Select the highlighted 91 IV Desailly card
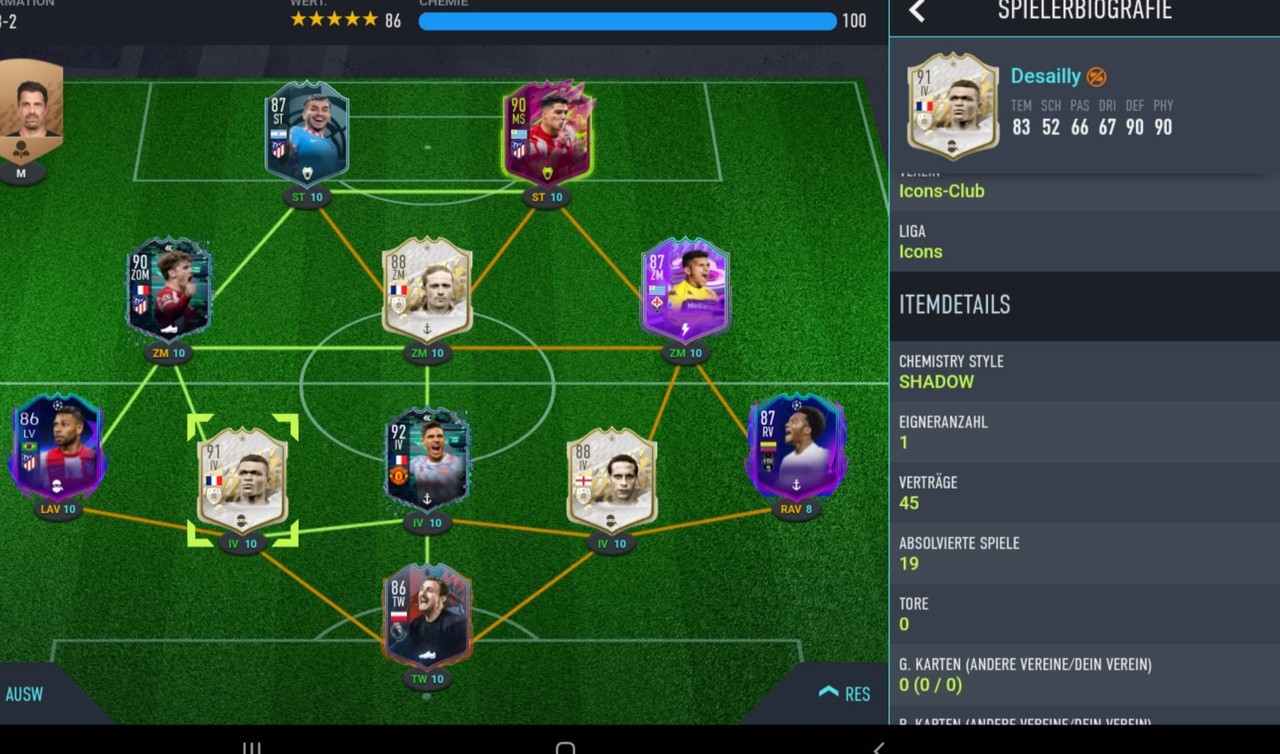Image resolution: width=1280 pixels, height=754 pixels. (242, 479)
